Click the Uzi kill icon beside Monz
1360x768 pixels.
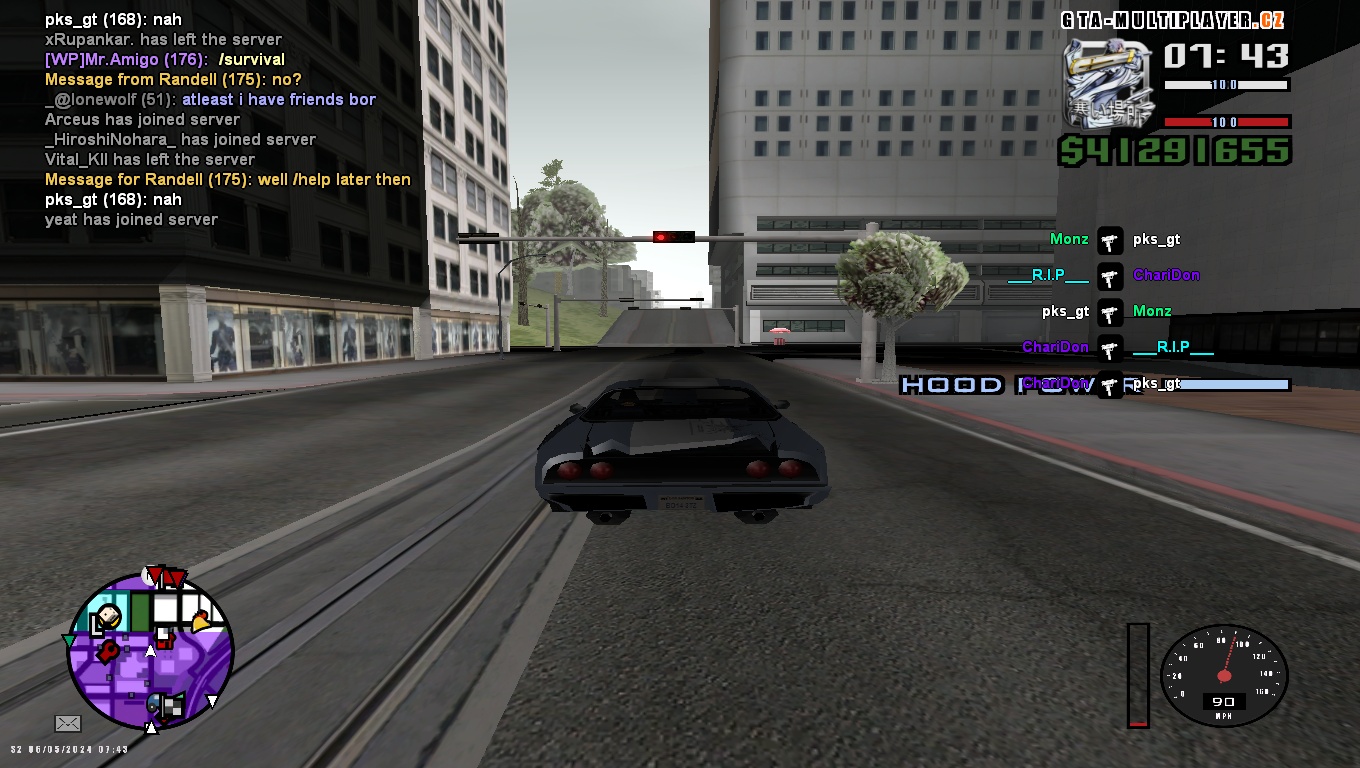pos(1110,311)
